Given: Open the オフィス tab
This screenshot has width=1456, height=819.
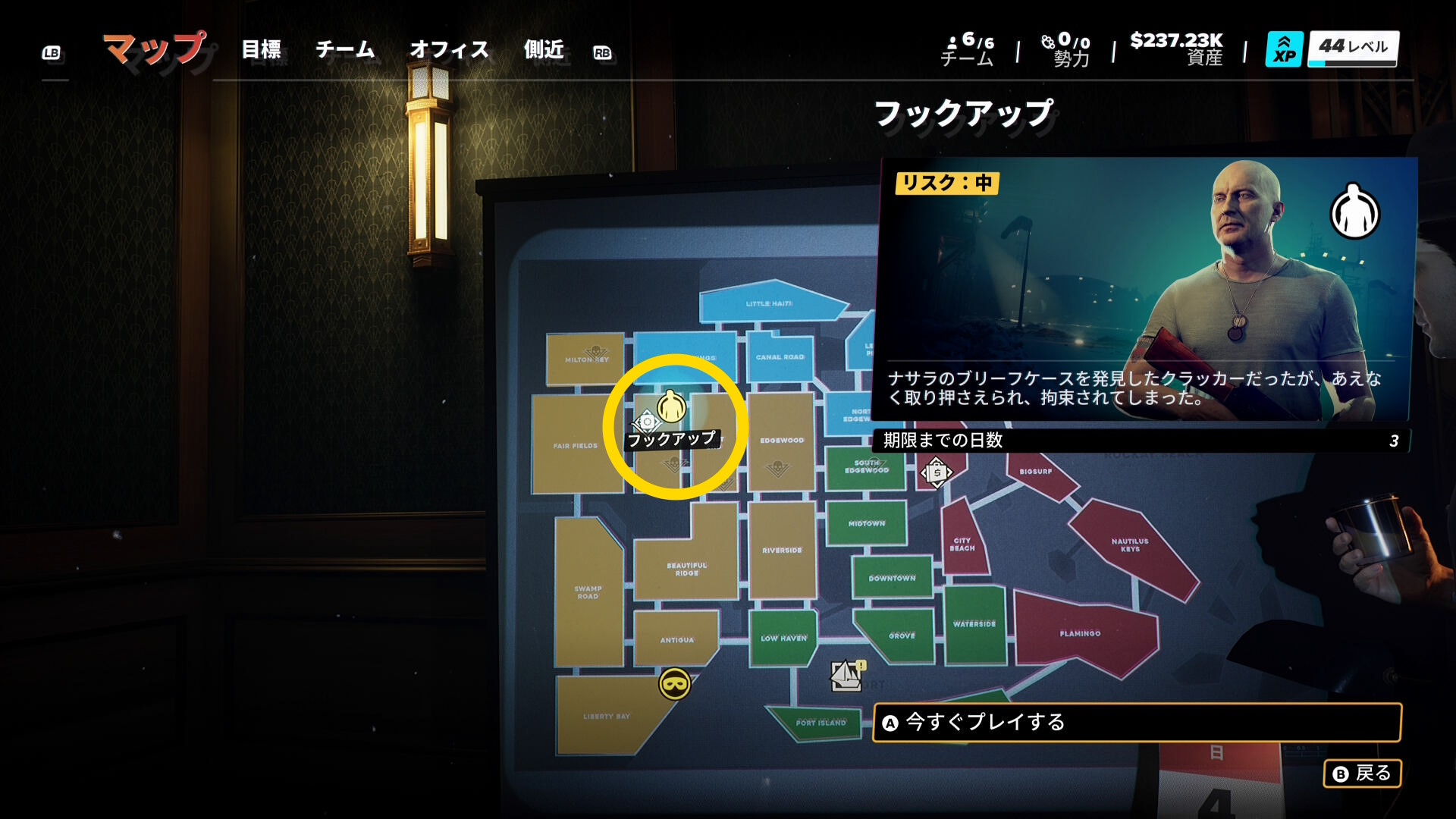Looking at the screenshot, I should tap(449, 50).
